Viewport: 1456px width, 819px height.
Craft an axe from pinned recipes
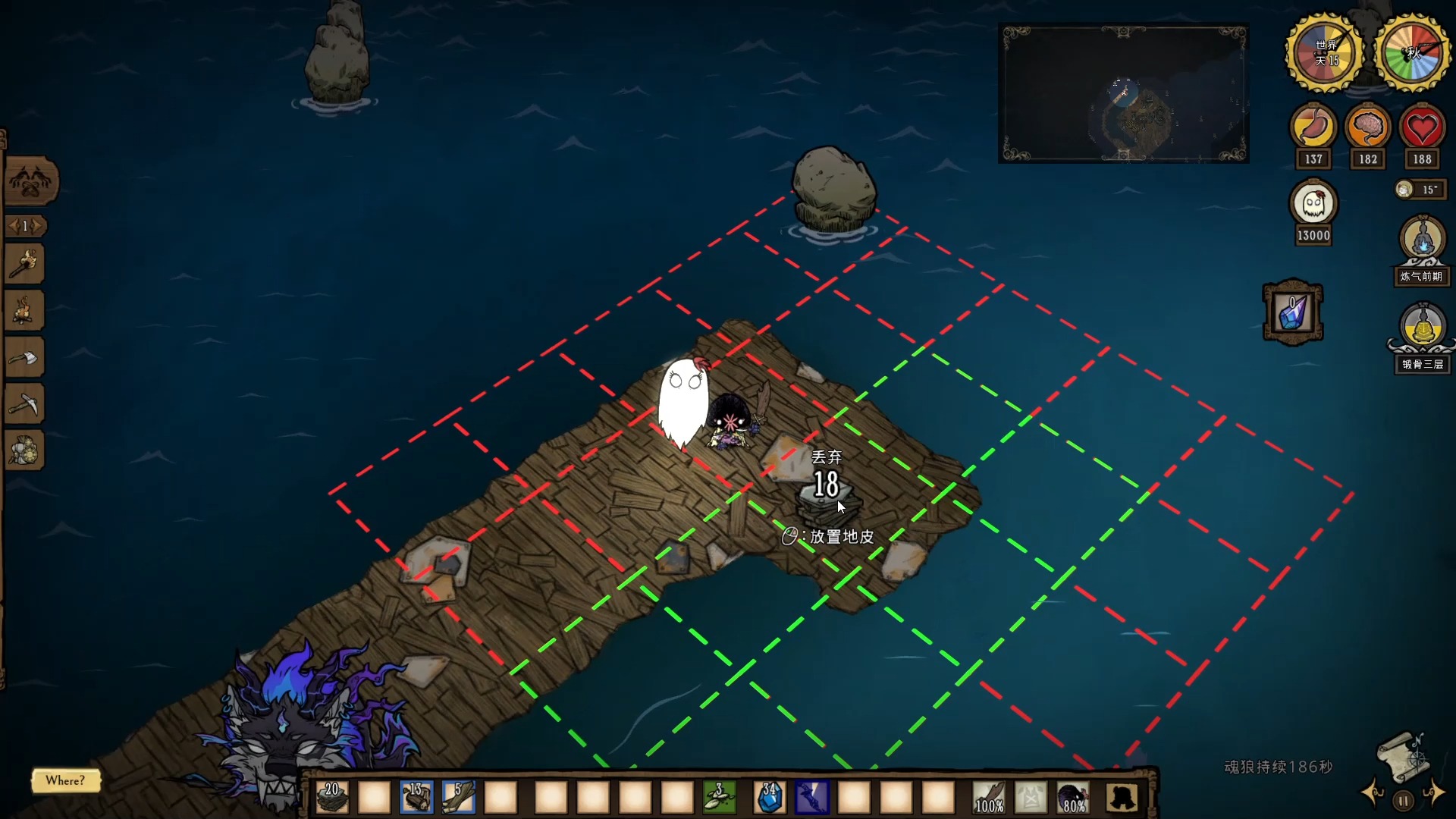(x=24, y=358)
